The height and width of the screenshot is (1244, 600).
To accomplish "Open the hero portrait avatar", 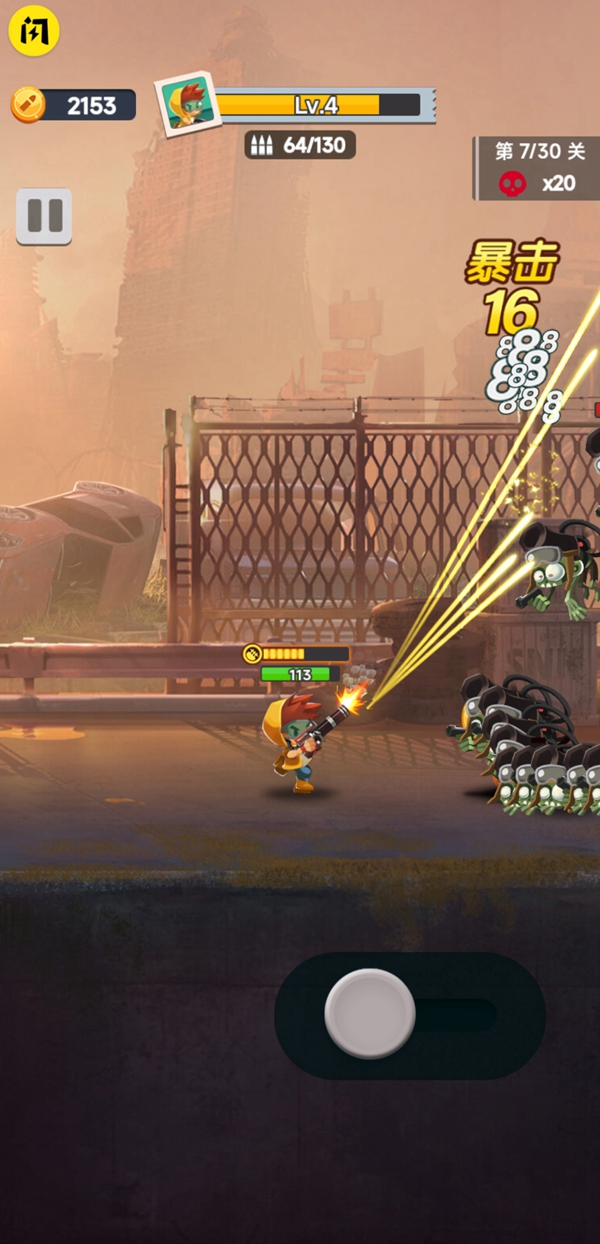I will [x=187, y=104].
